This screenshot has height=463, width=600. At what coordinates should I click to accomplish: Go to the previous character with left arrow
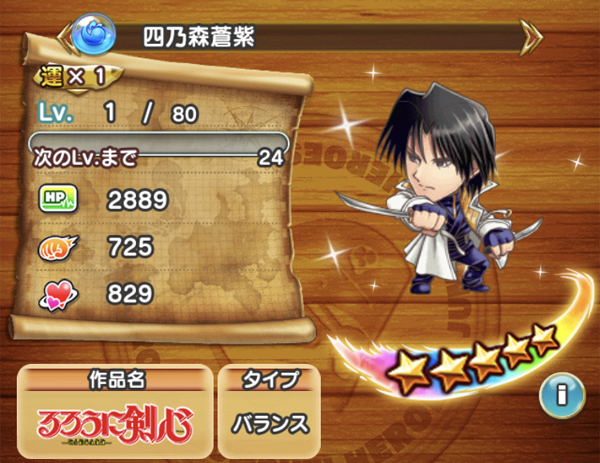[x=69, y=37]
